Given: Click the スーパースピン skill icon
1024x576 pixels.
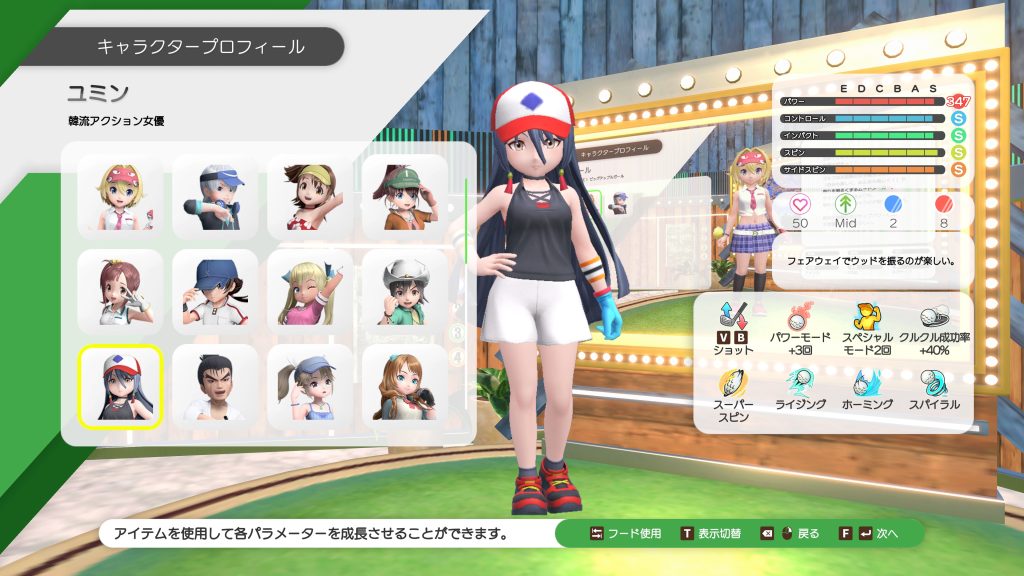Looking at the screenshot, I should [732, 384].
